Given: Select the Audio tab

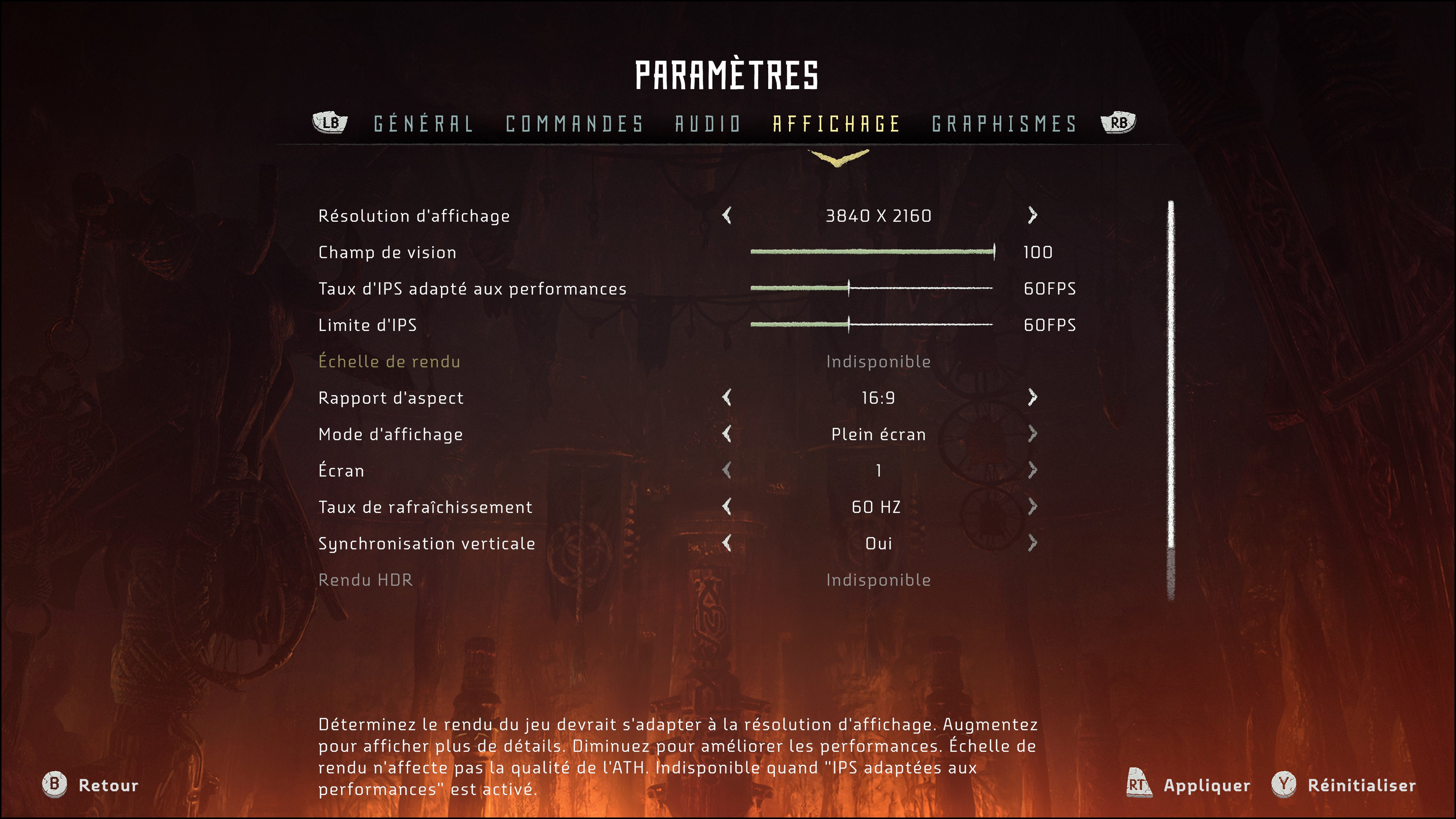Looking at the screenshot, I should [708, 124].
